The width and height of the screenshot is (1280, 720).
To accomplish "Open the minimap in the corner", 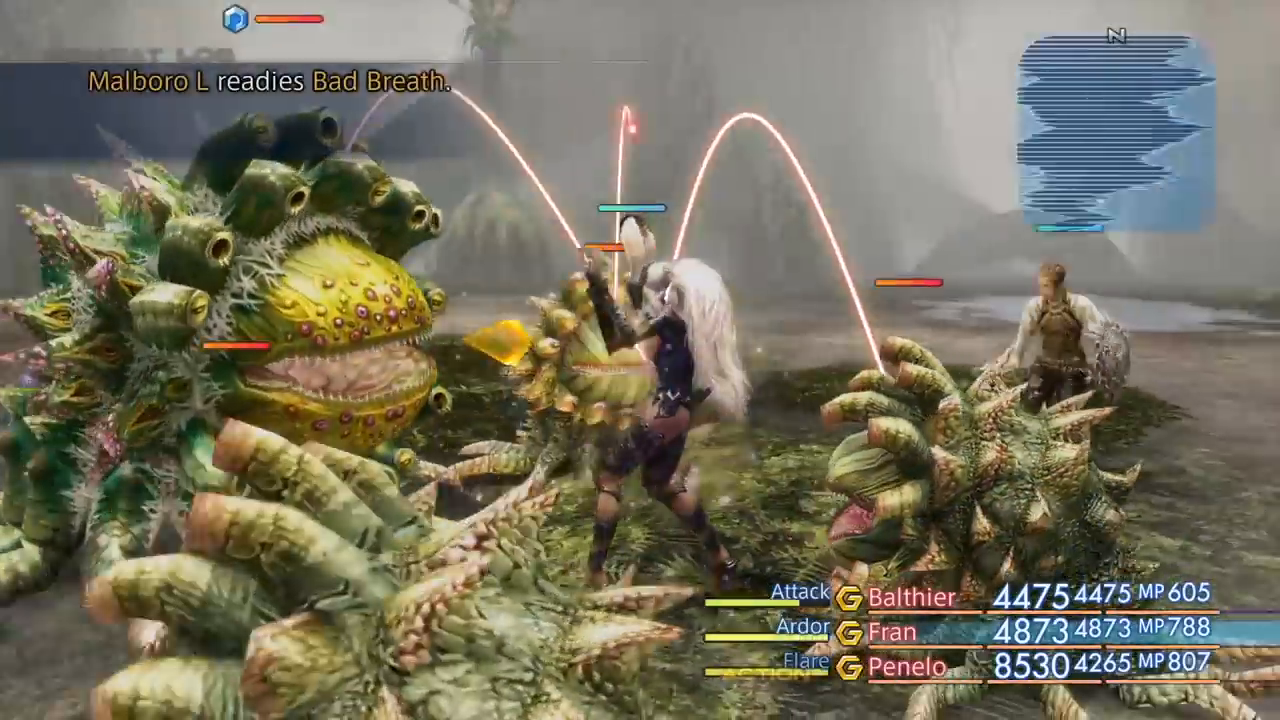I will (x=1115, y=132).
